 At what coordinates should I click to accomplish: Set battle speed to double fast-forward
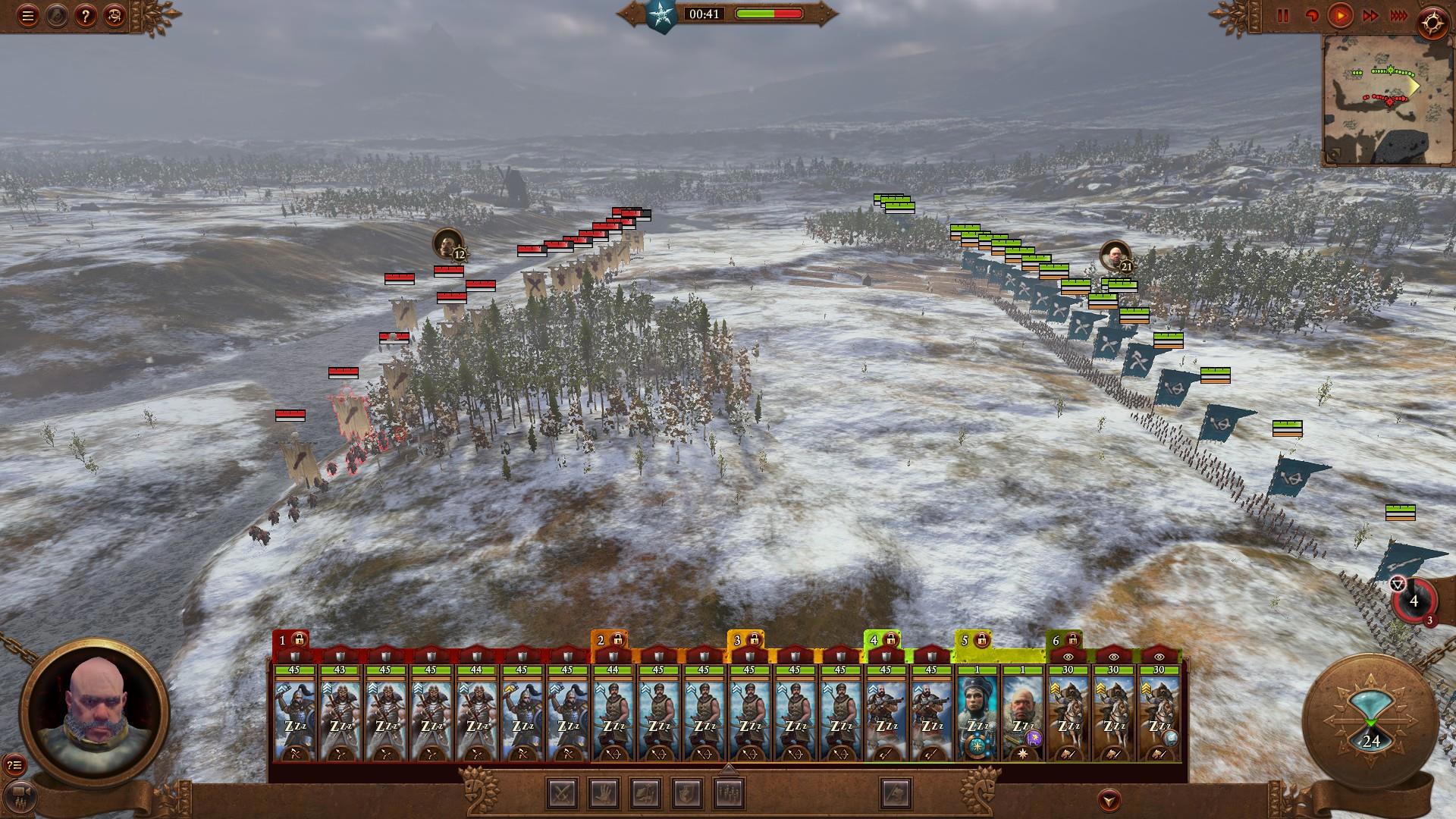(x=1370, y=16)
